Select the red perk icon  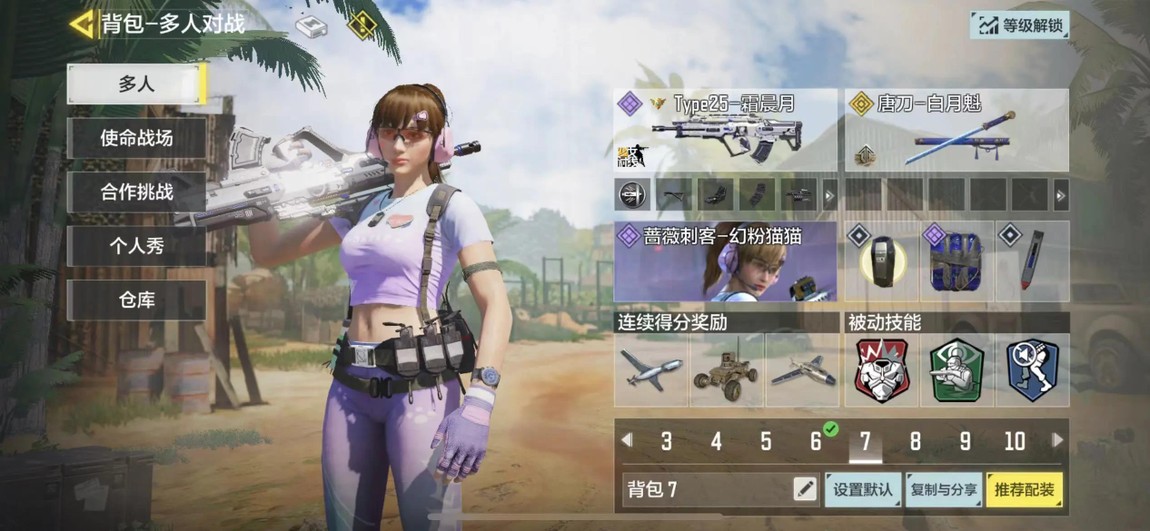tap(881, 369)
